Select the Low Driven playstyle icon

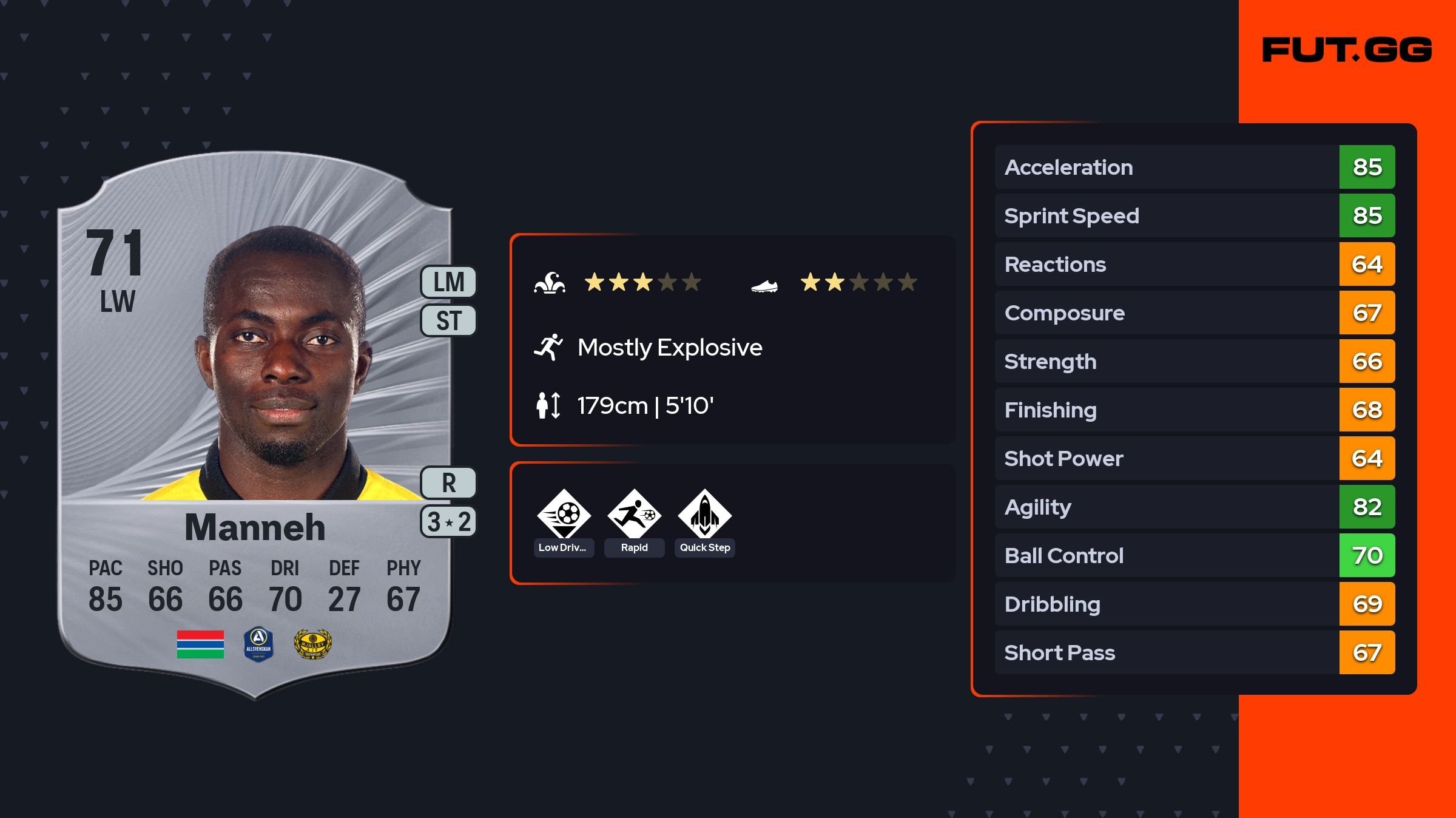click(x=564, y=515)
